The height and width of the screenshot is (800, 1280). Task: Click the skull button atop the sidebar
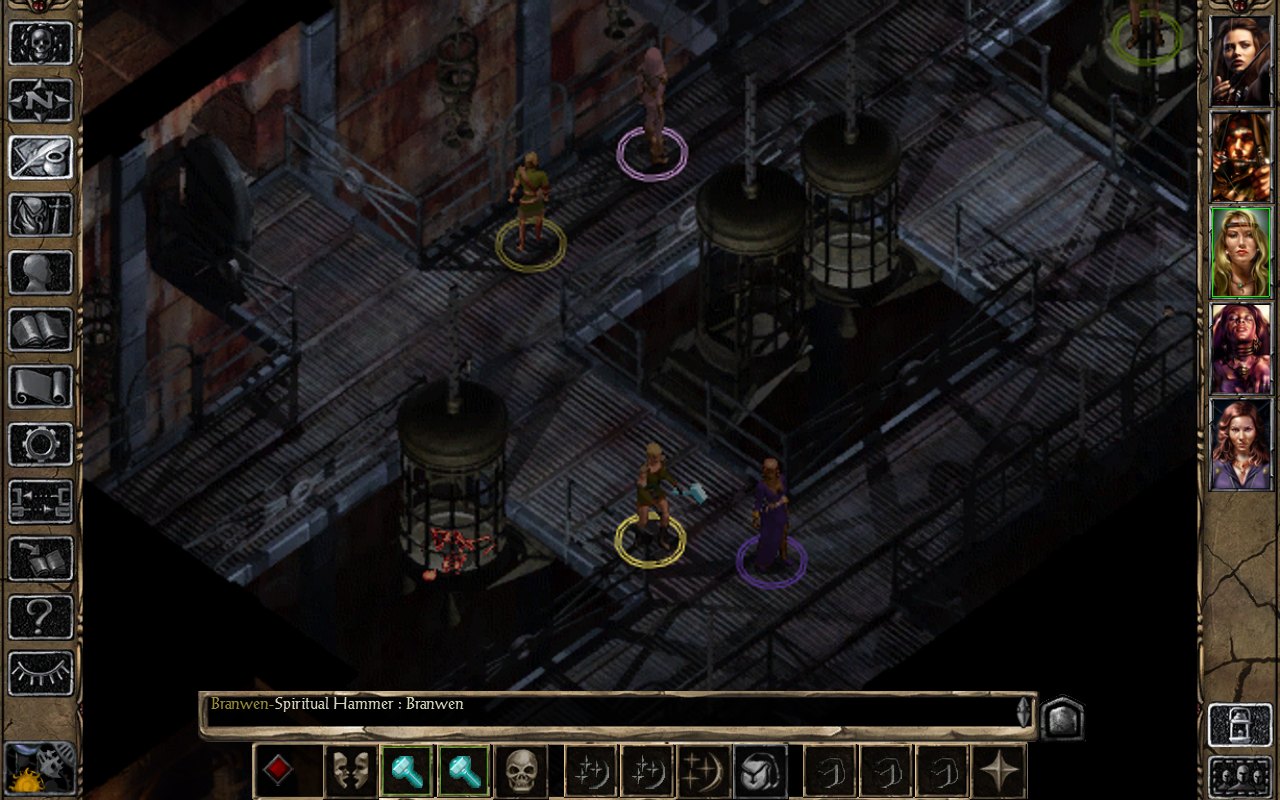(x=41, y=43)
